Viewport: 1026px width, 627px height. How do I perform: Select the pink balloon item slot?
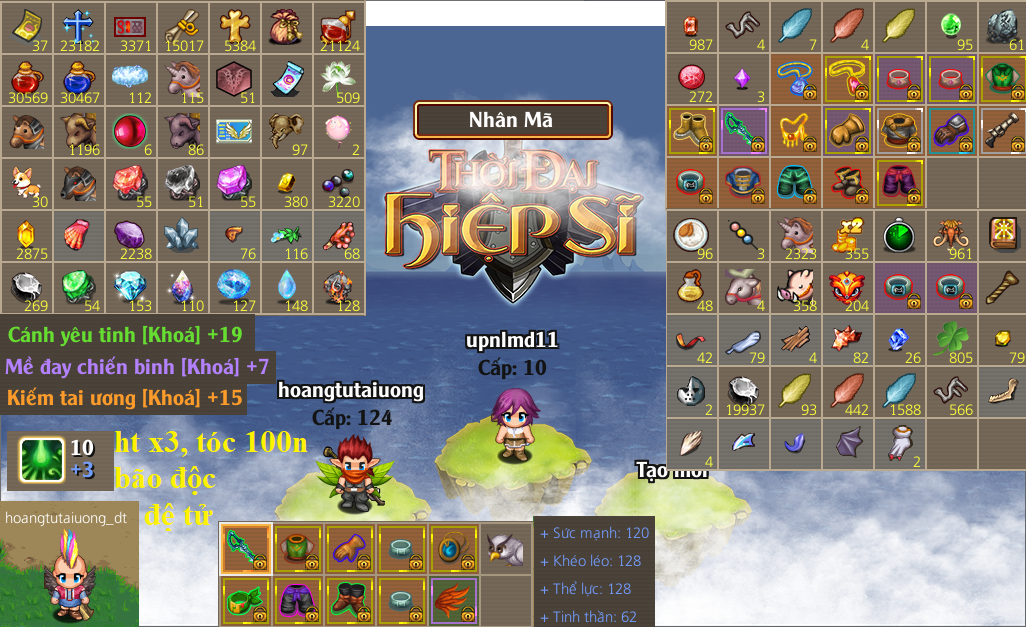[x=338, y=131]
